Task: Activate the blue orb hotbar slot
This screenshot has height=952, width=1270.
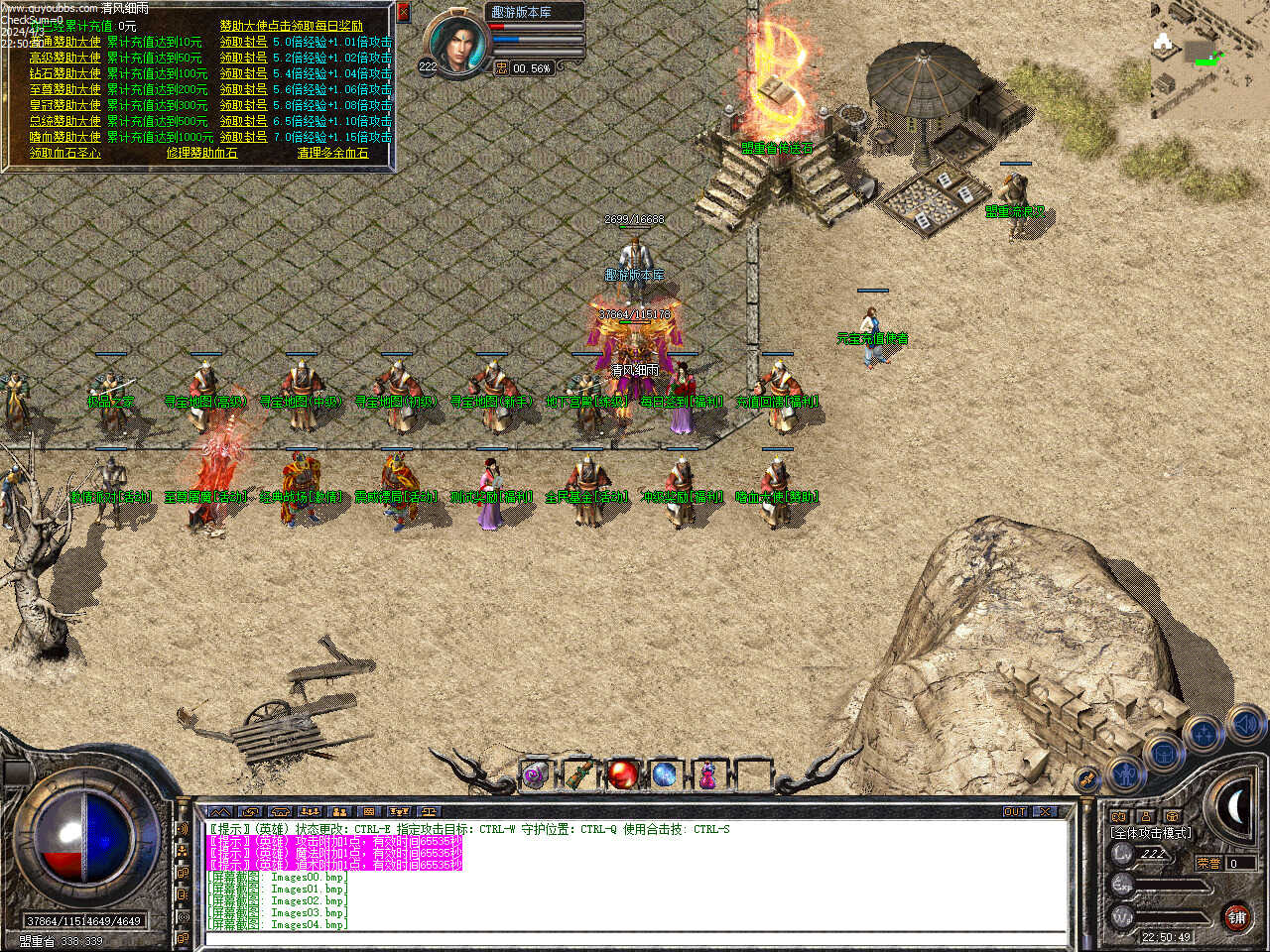Action: [665, 774]
